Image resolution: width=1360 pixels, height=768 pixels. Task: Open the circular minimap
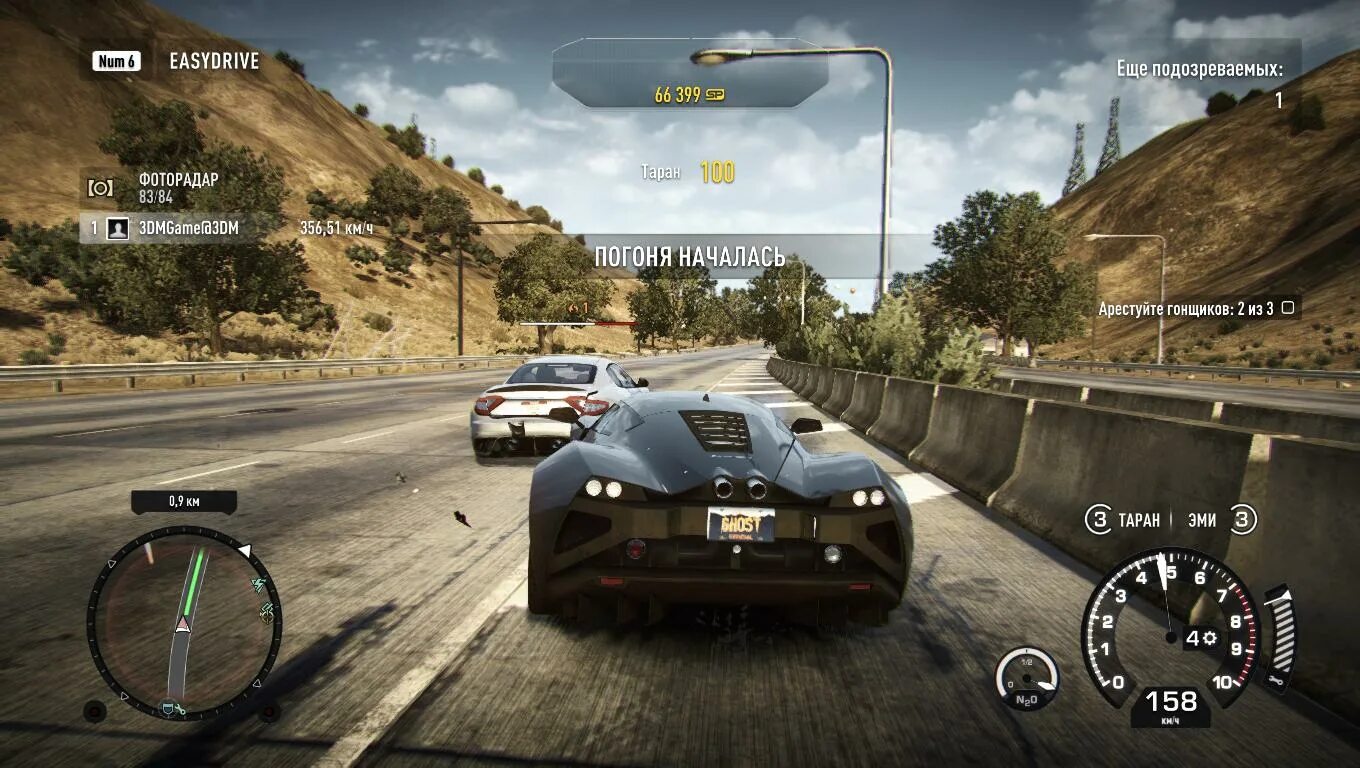(x=184, y=622)
